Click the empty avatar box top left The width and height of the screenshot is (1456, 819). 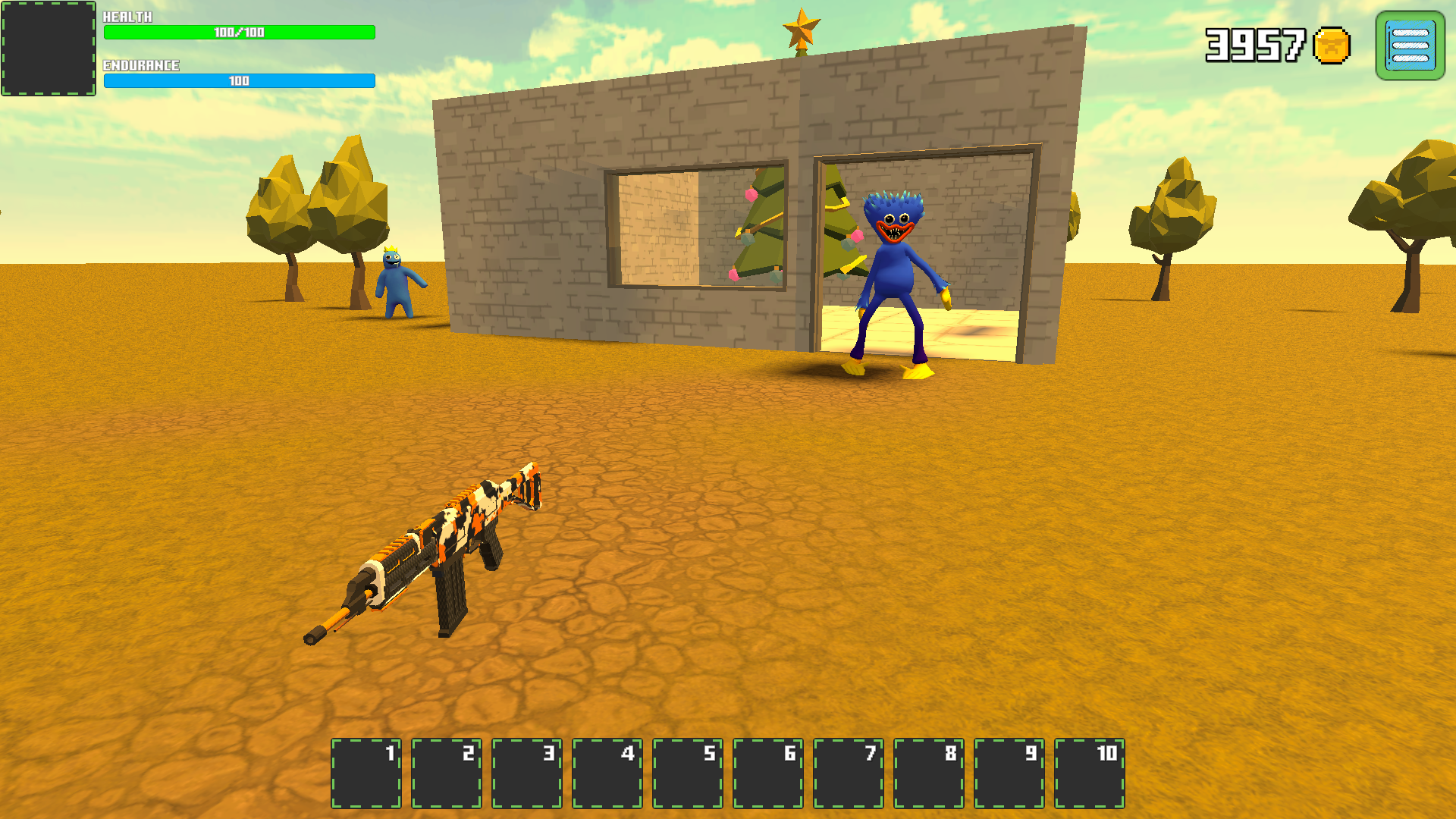[x=47, y=49]
